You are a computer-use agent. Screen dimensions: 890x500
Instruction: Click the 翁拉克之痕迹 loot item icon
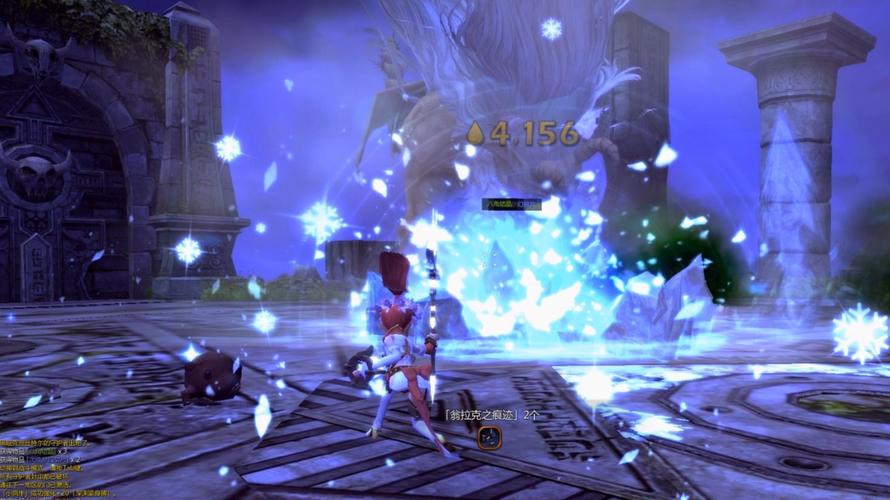pos(488,437)
